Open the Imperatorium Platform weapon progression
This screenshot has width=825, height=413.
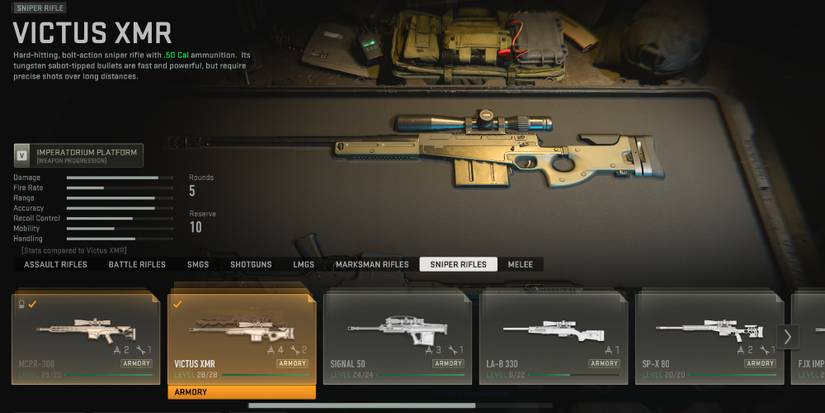(78, 155)
